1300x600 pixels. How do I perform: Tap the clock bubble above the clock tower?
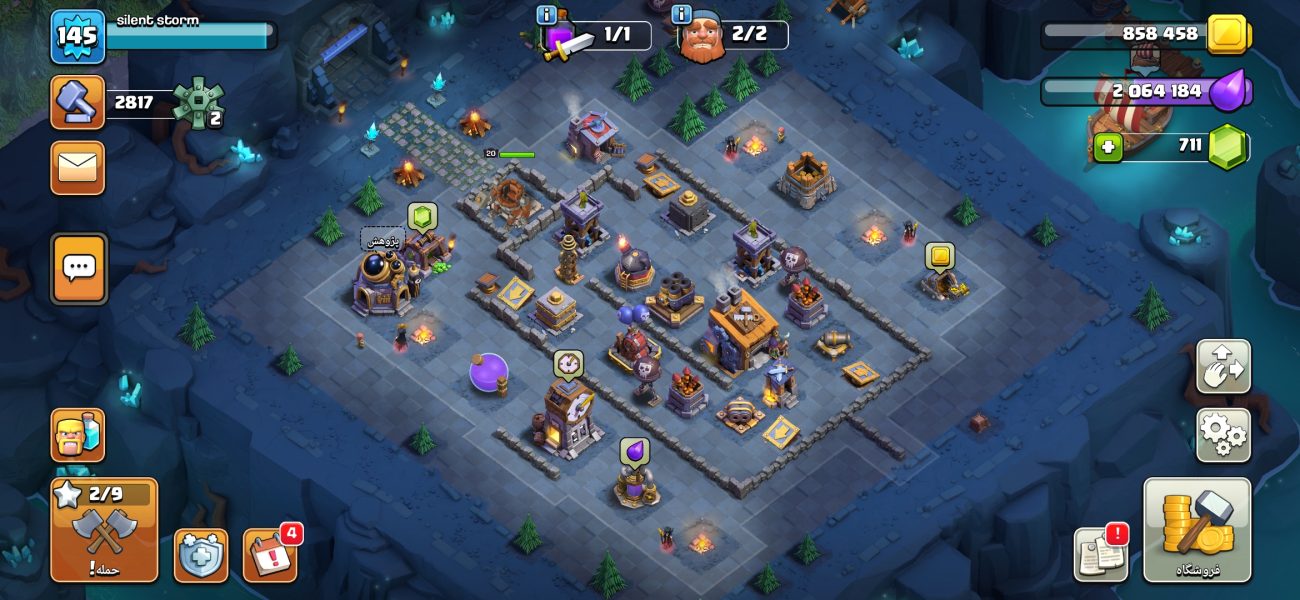(568, 363)
